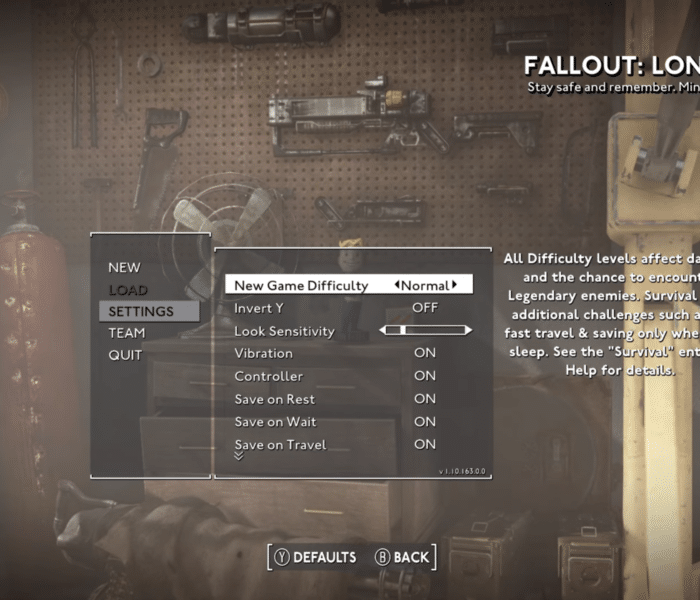700x600 pixels.
Task: Go back with the BACK button
Action: pos(402,557)
